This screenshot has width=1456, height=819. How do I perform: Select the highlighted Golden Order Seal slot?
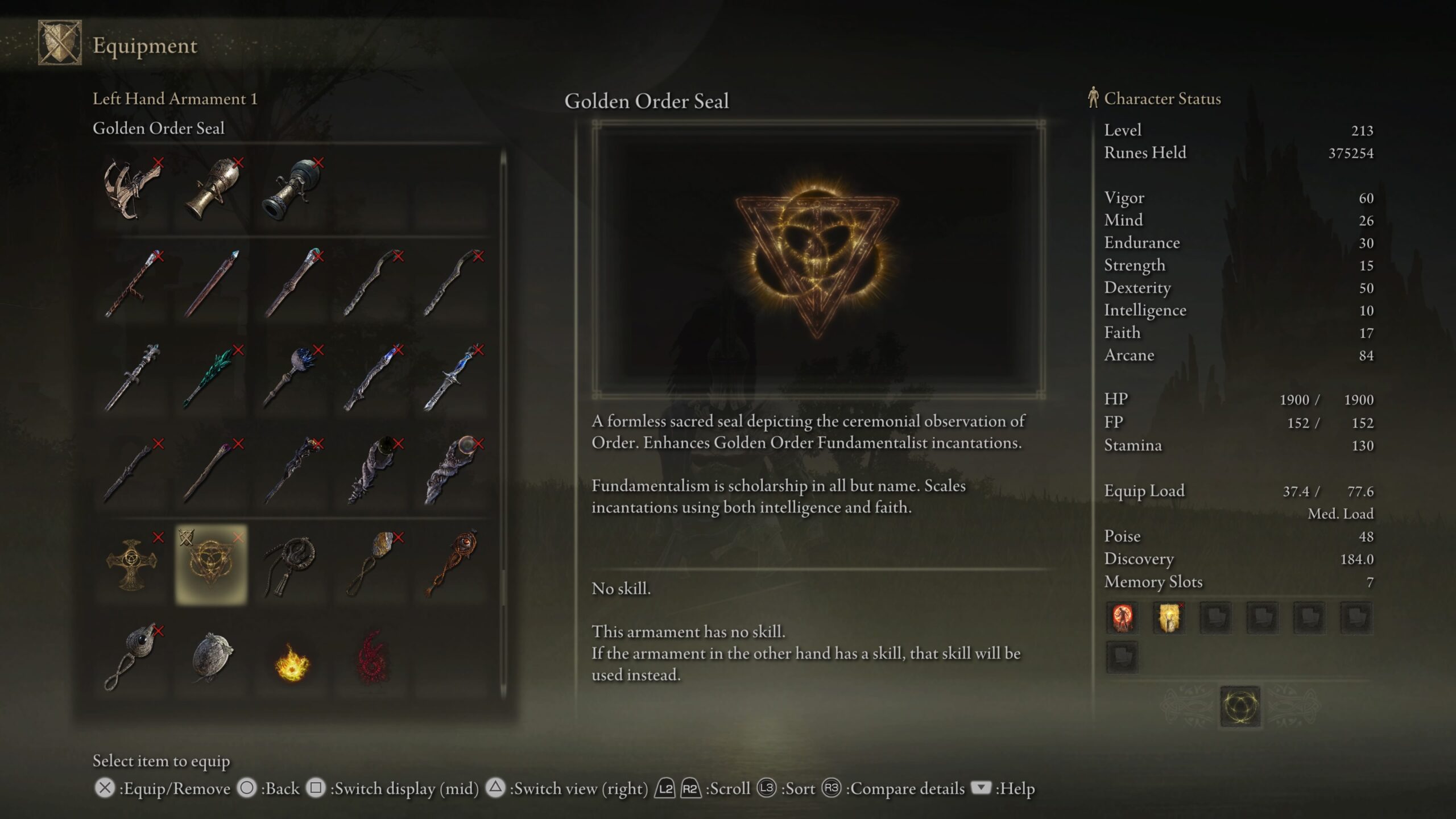click(x=211, y=564)
